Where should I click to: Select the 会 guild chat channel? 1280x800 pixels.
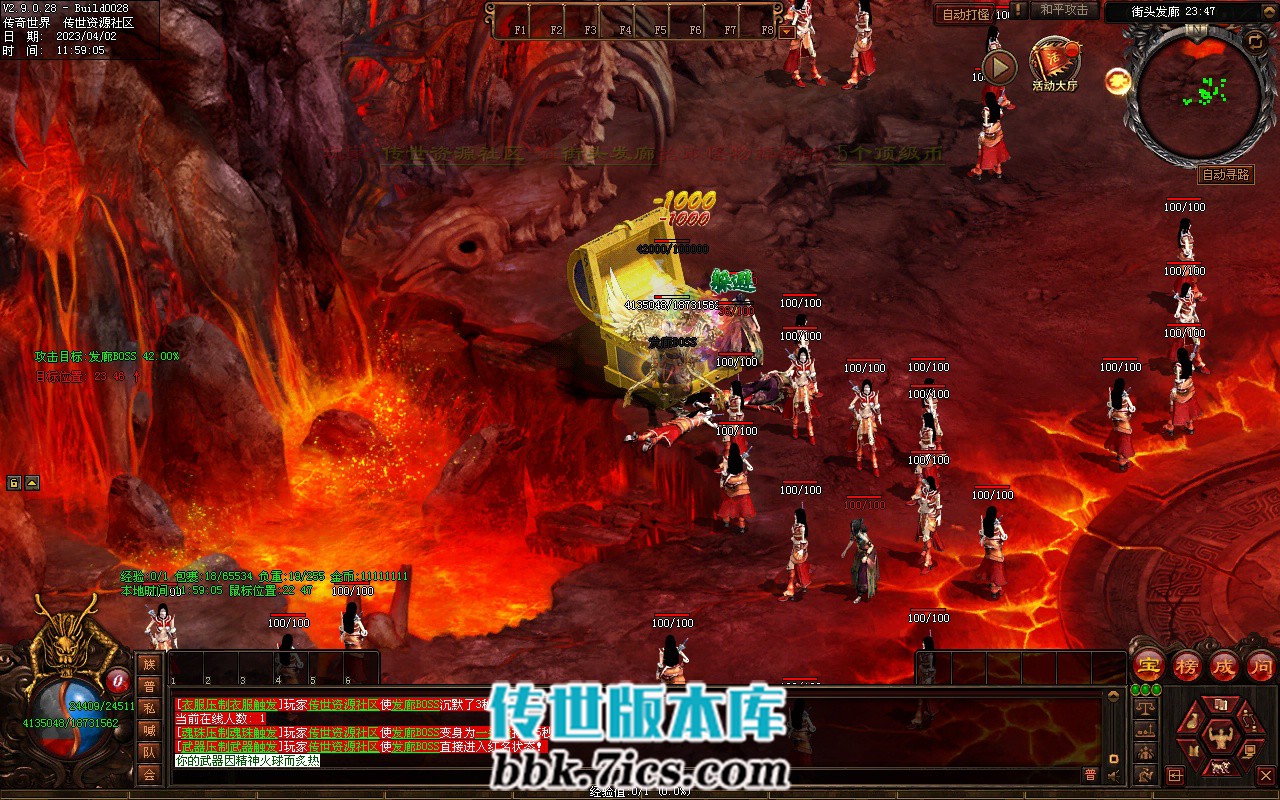[149, 774]
